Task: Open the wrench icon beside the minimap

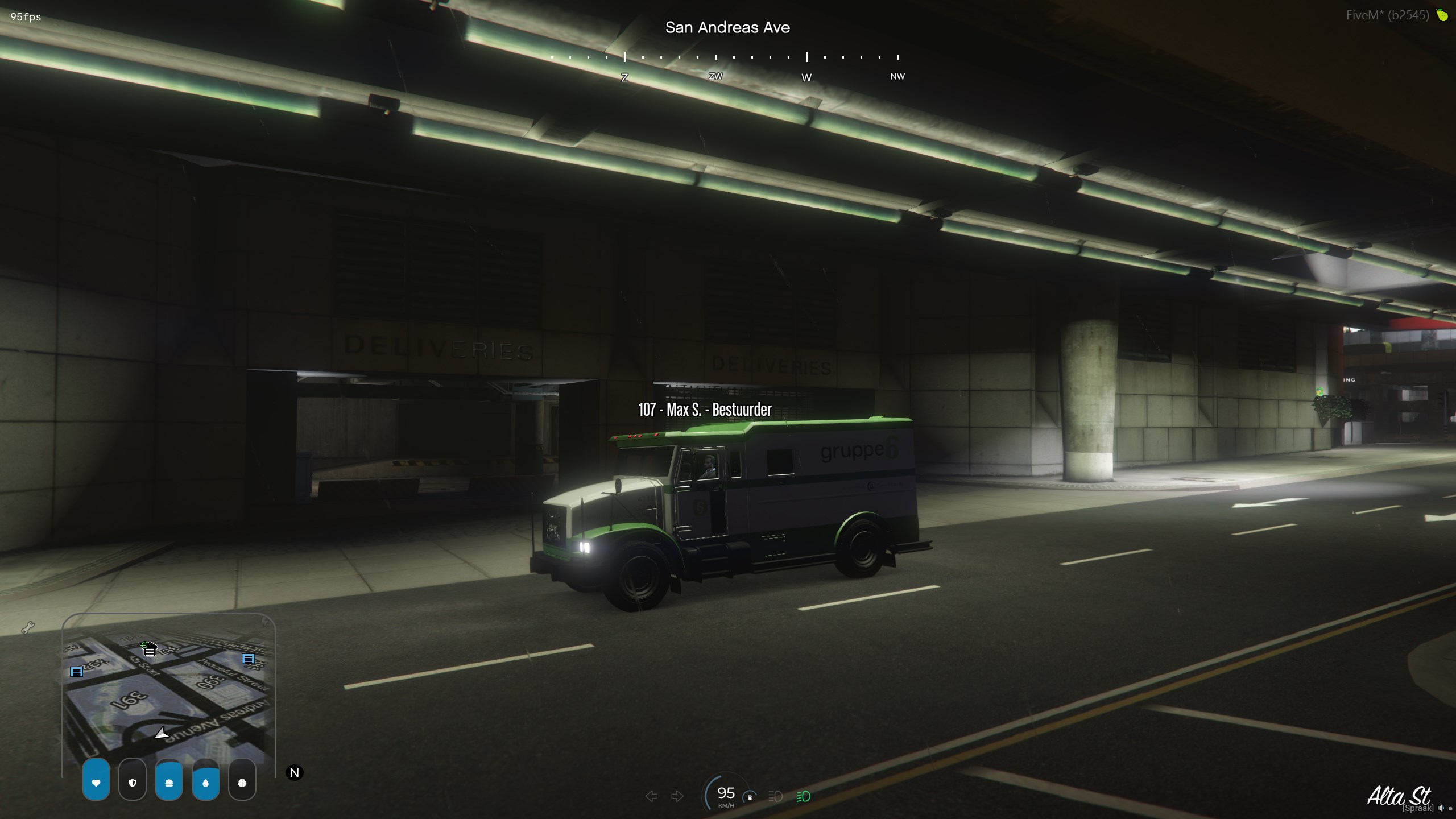Action: coord(28,628)
